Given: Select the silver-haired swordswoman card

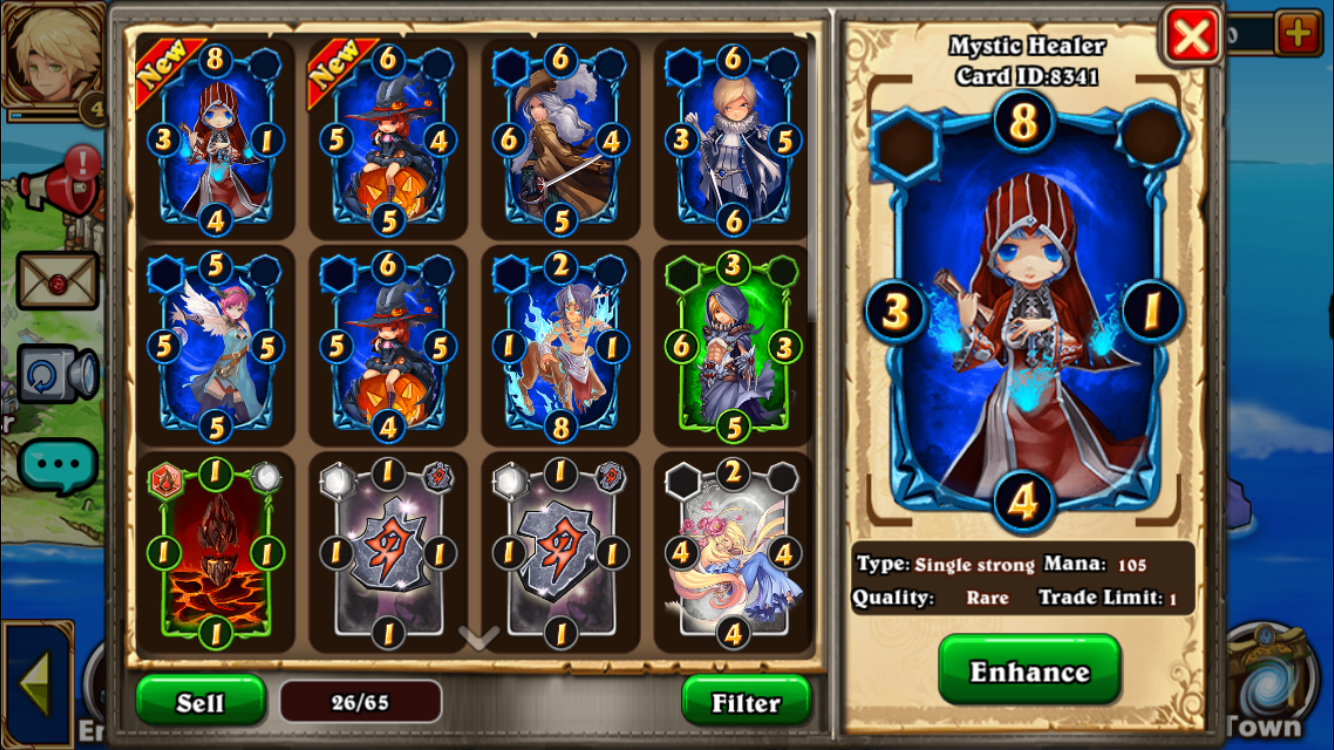Looking at the screenshot, I should click(x=561, y=140).
